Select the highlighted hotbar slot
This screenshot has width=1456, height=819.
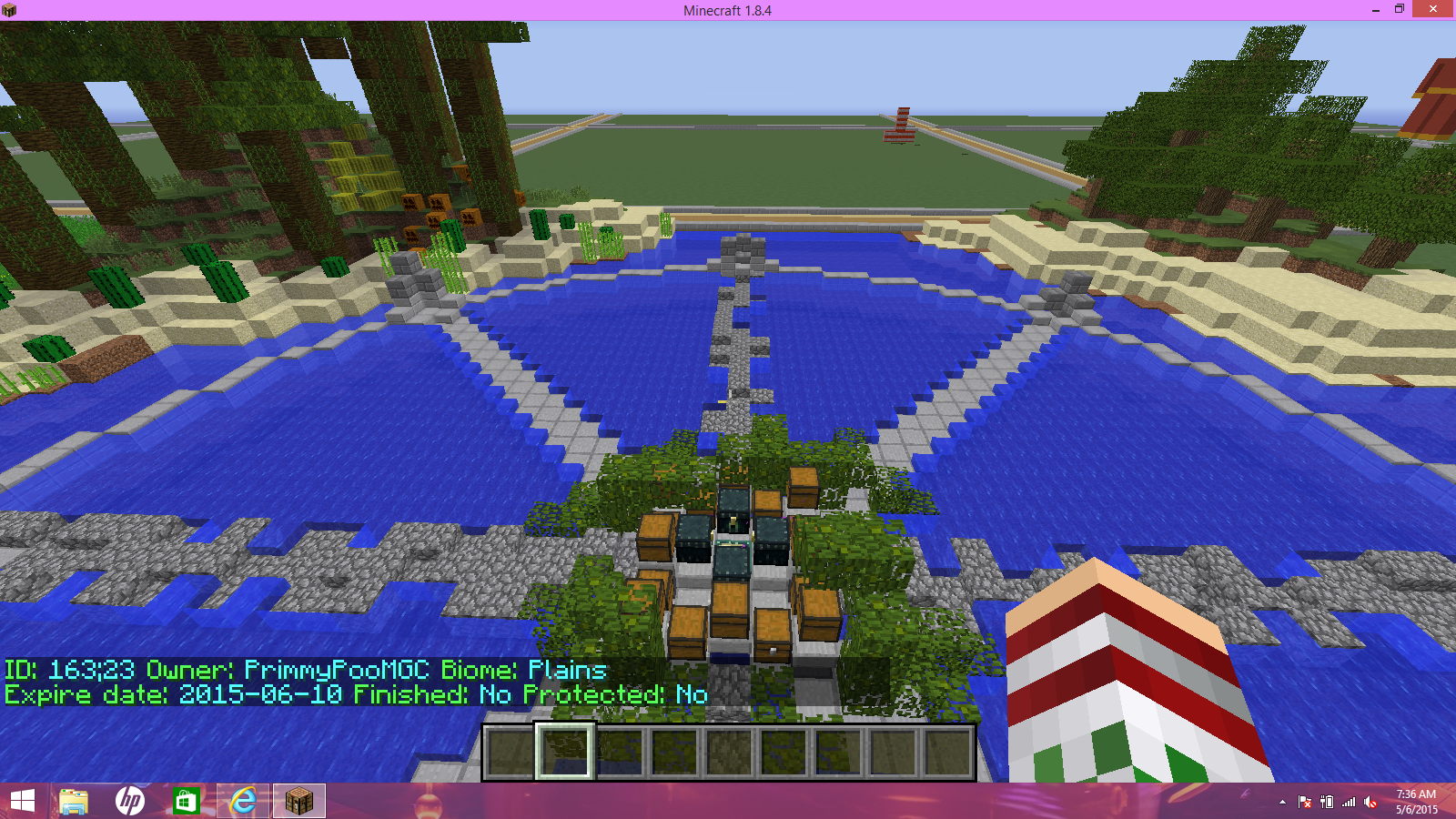tap(565, 752)
